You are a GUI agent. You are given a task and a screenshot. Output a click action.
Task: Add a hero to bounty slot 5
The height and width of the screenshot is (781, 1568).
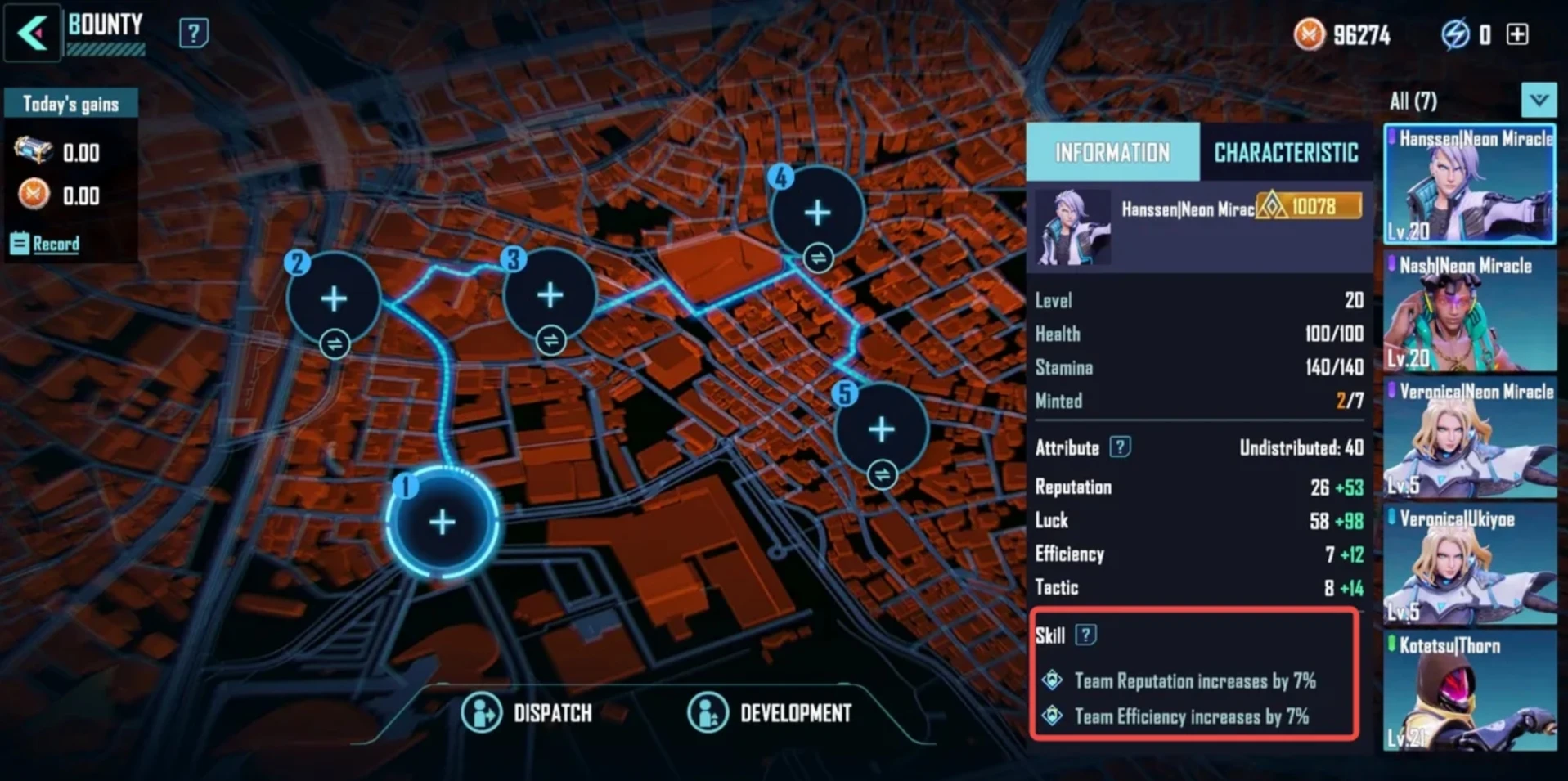(881, 429)
